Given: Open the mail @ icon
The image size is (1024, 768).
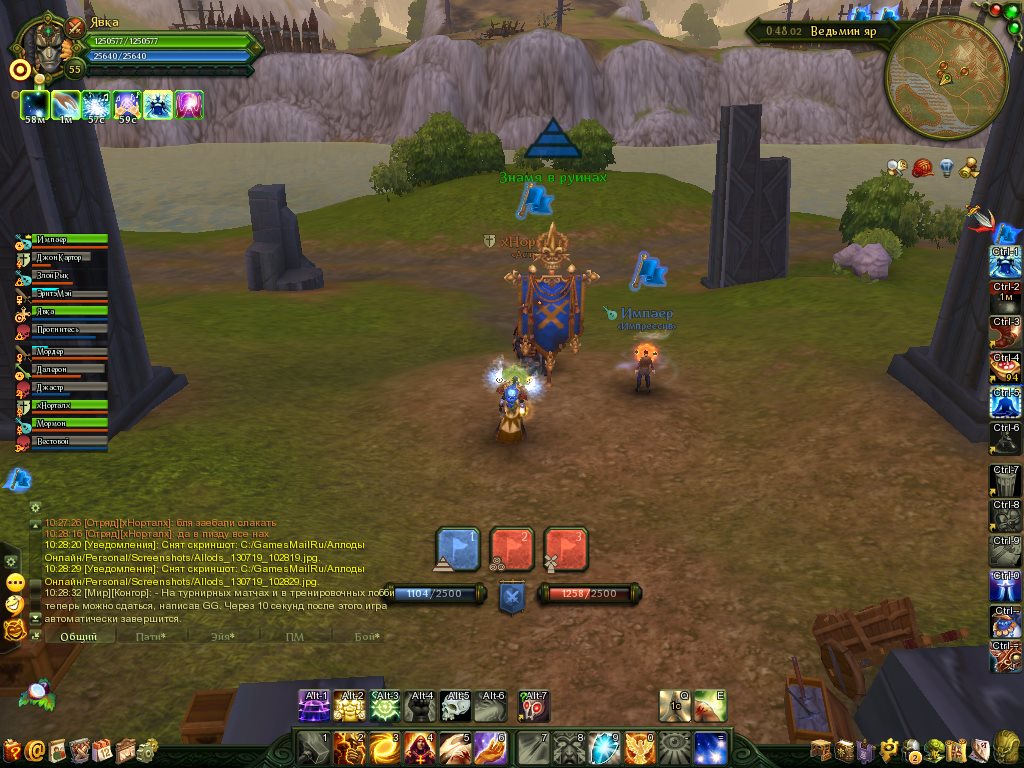Looking at the screenshot, I should coord(35,749).
